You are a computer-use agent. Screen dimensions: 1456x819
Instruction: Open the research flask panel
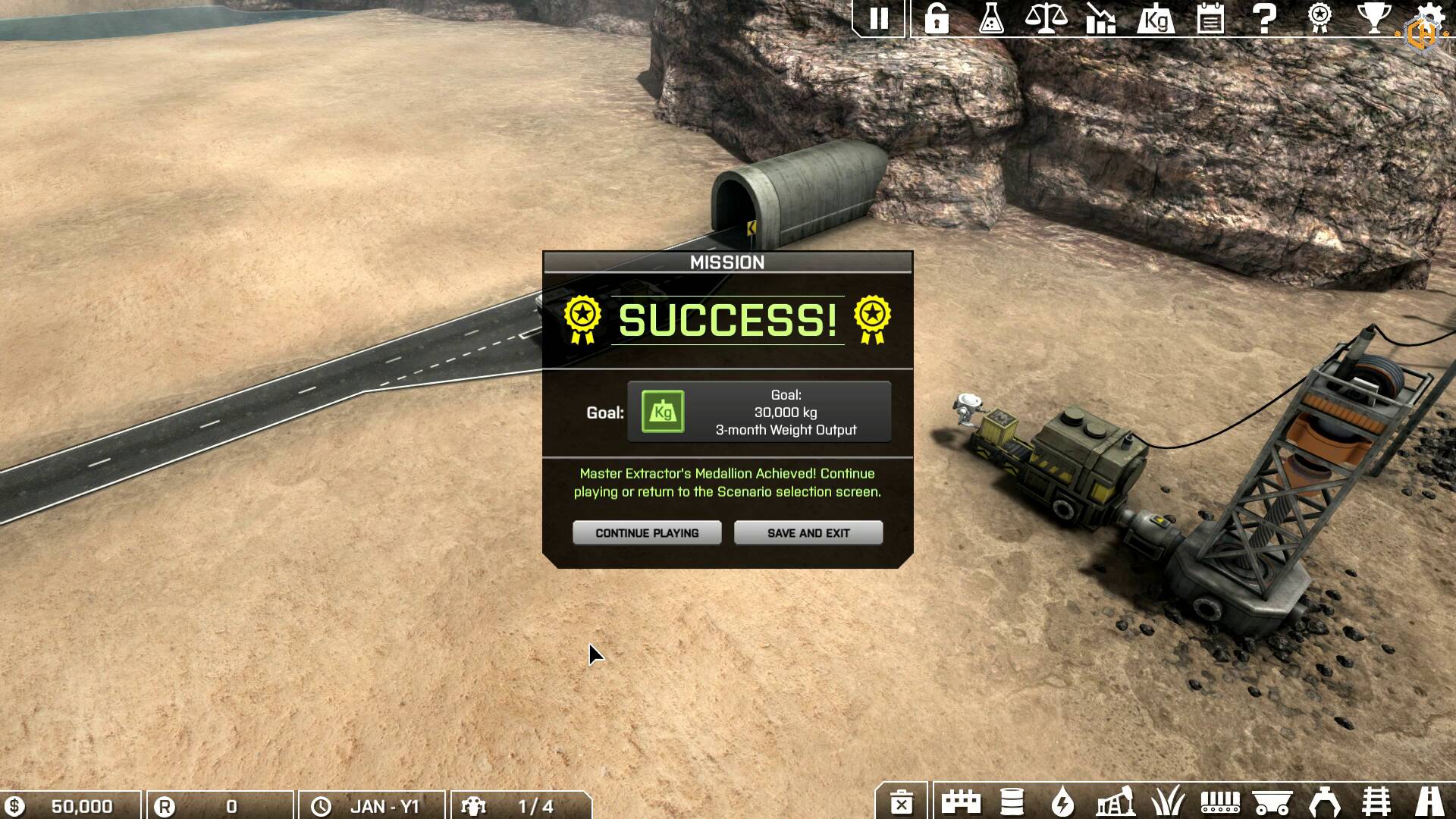(991, 18)
